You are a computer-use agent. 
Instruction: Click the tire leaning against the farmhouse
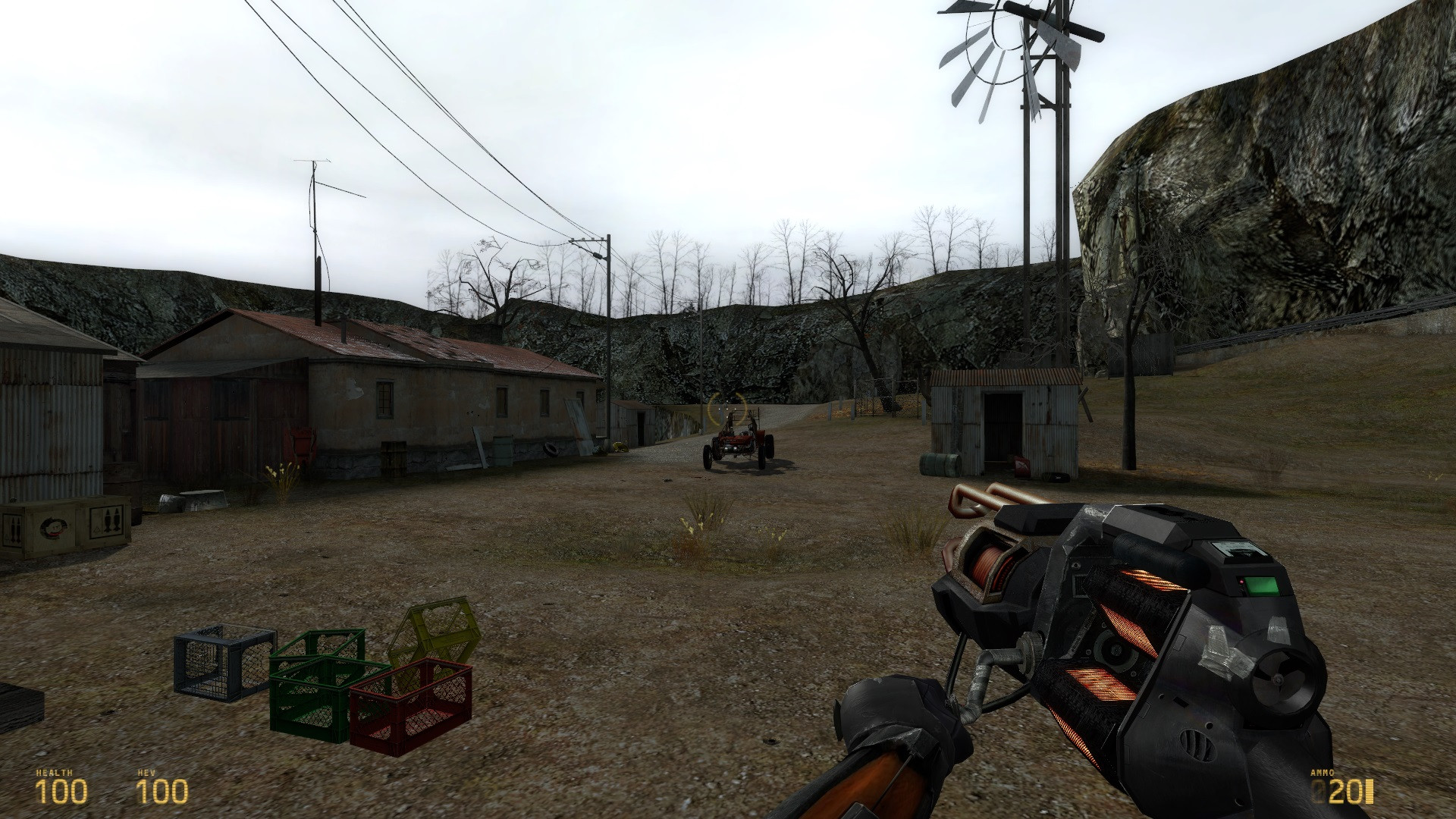(x=551, y=450)
